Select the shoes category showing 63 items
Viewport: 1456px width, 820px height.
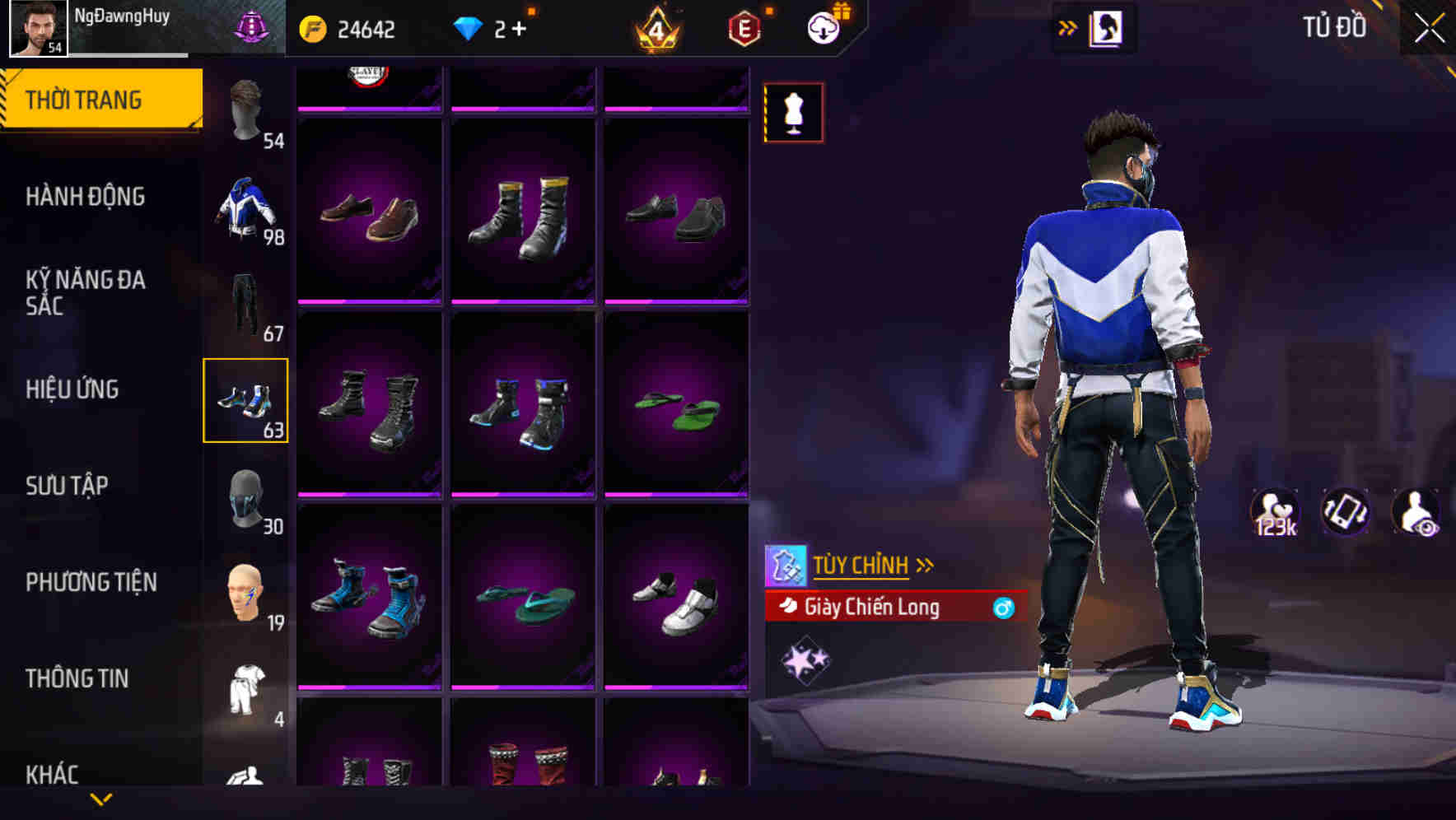point(246,401)
